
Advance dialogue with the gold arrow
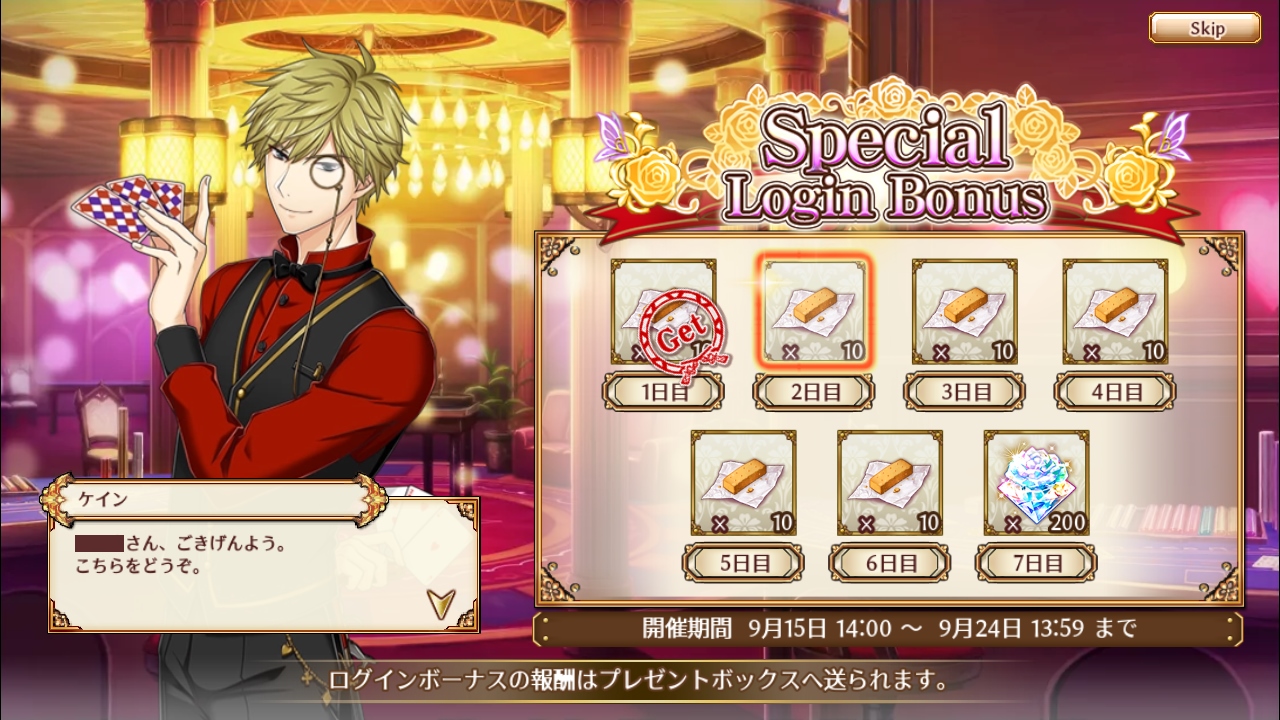[438, 601]
